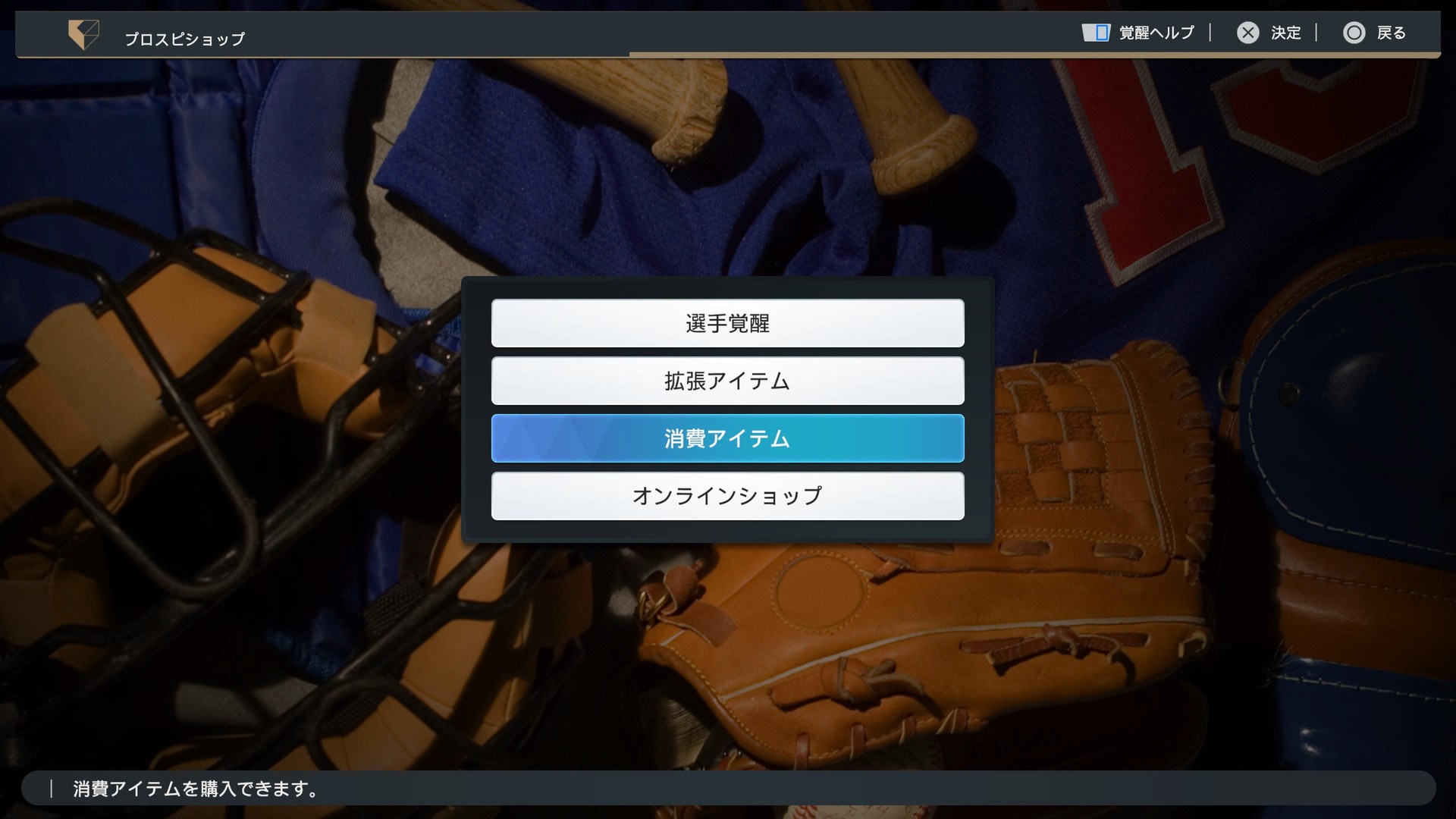The width and height of the screenshot is (1456, 819).
Task: Select the 選手覚醒 menu option
Action: [727, 323]
